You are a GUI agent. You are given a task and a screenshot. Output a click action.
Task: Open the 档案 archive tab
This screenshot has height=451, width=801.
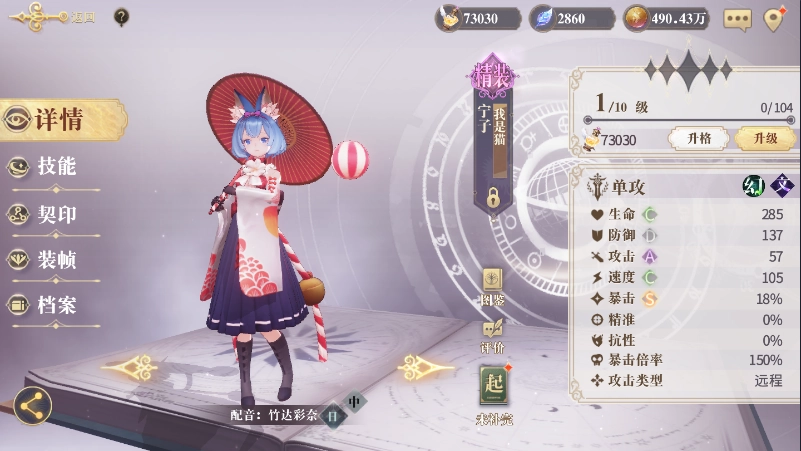tap(55, 305)
